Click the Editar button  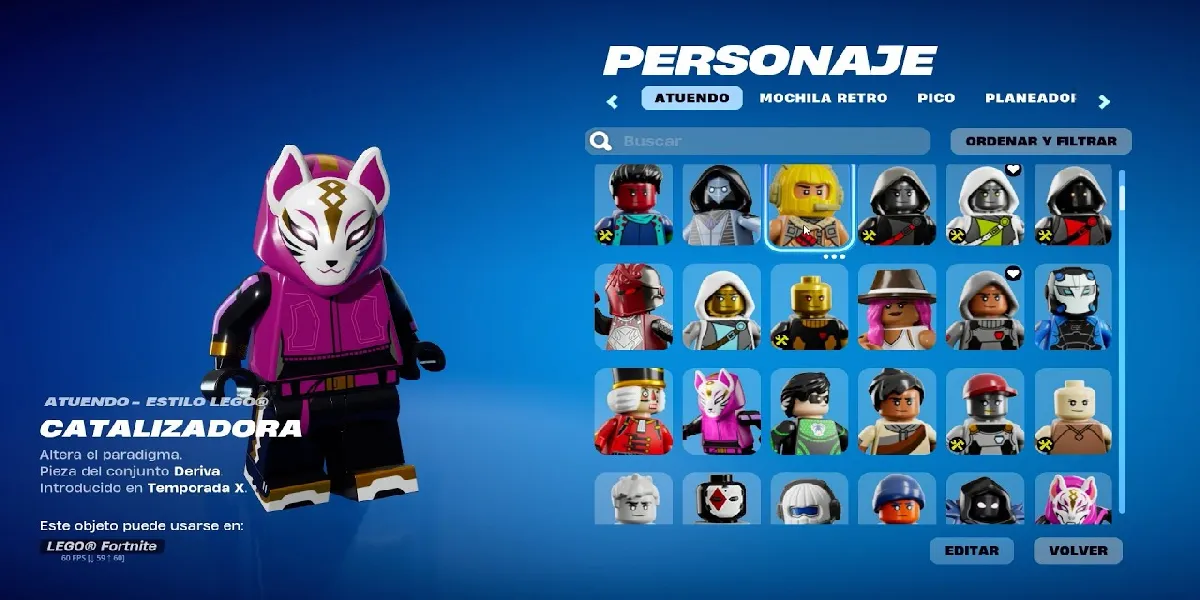[971, 551]
